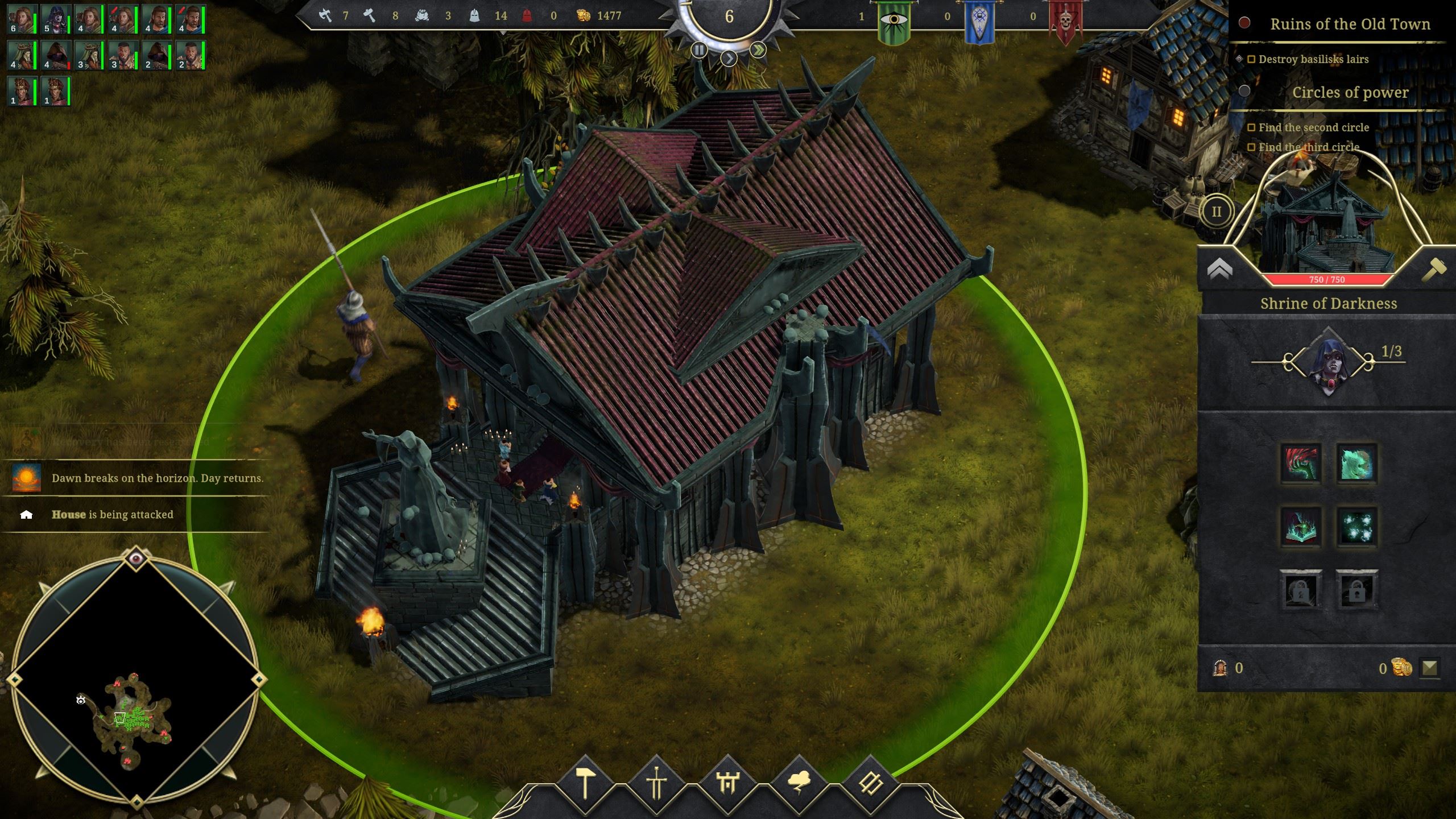Upgrade the Shrine of Darkness building

coord(1219,269)
